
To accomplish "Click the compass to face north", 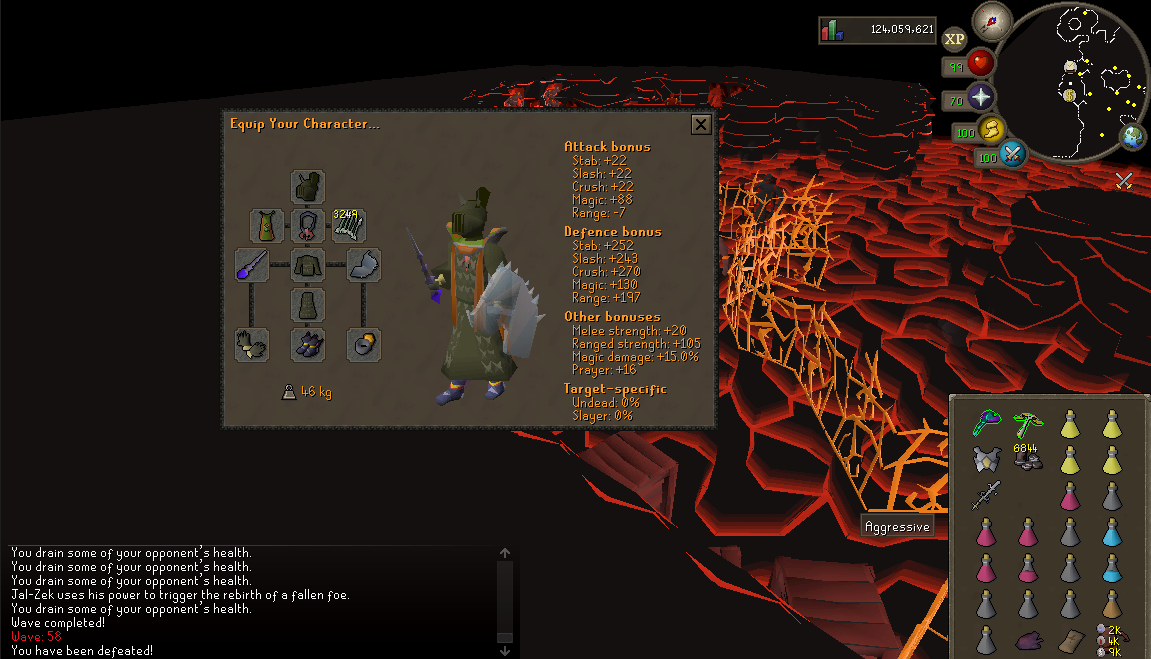I will coord(992,20).
